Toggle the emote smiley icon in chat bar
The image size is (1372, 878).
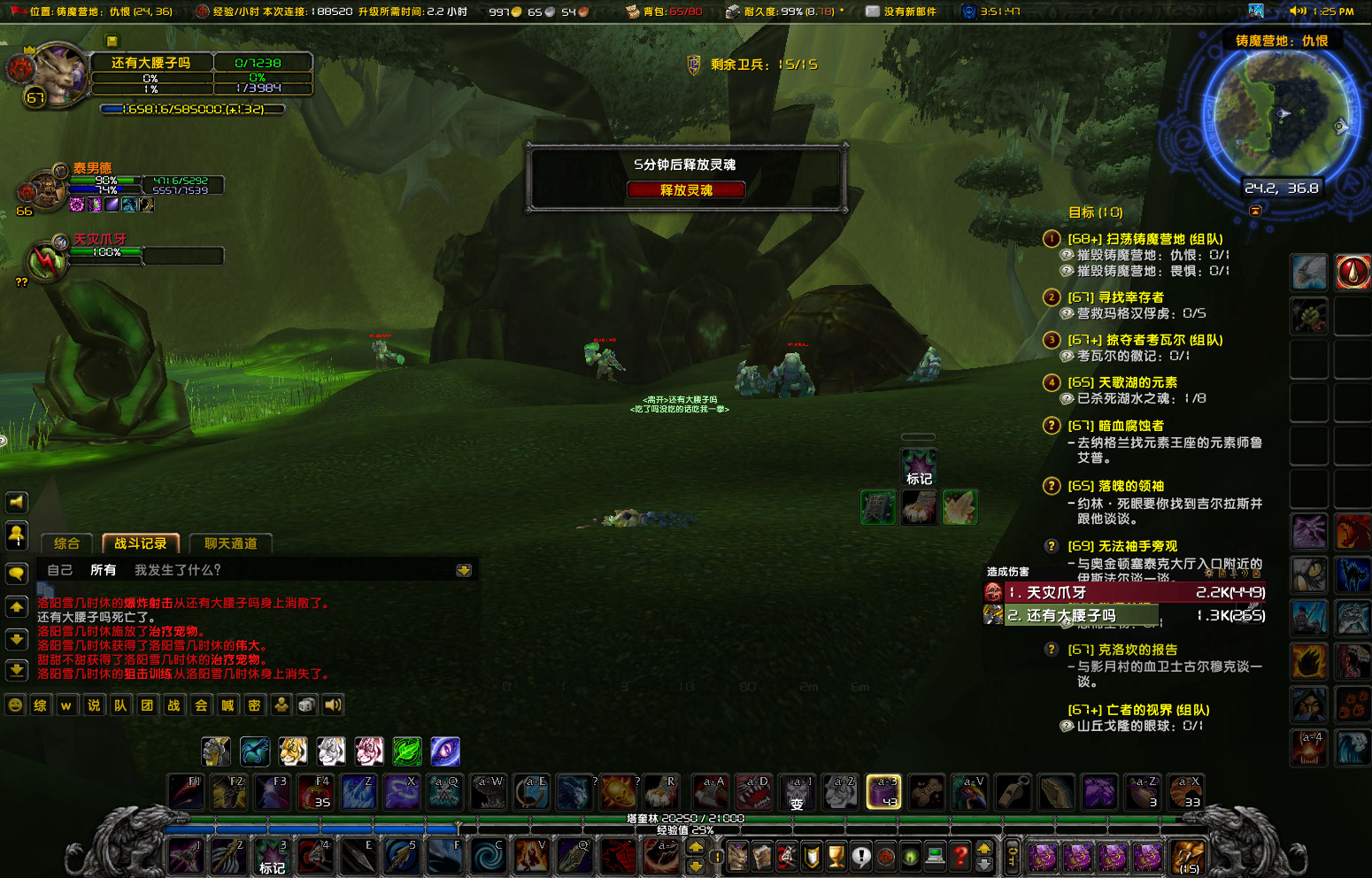(x=16, y=705)
